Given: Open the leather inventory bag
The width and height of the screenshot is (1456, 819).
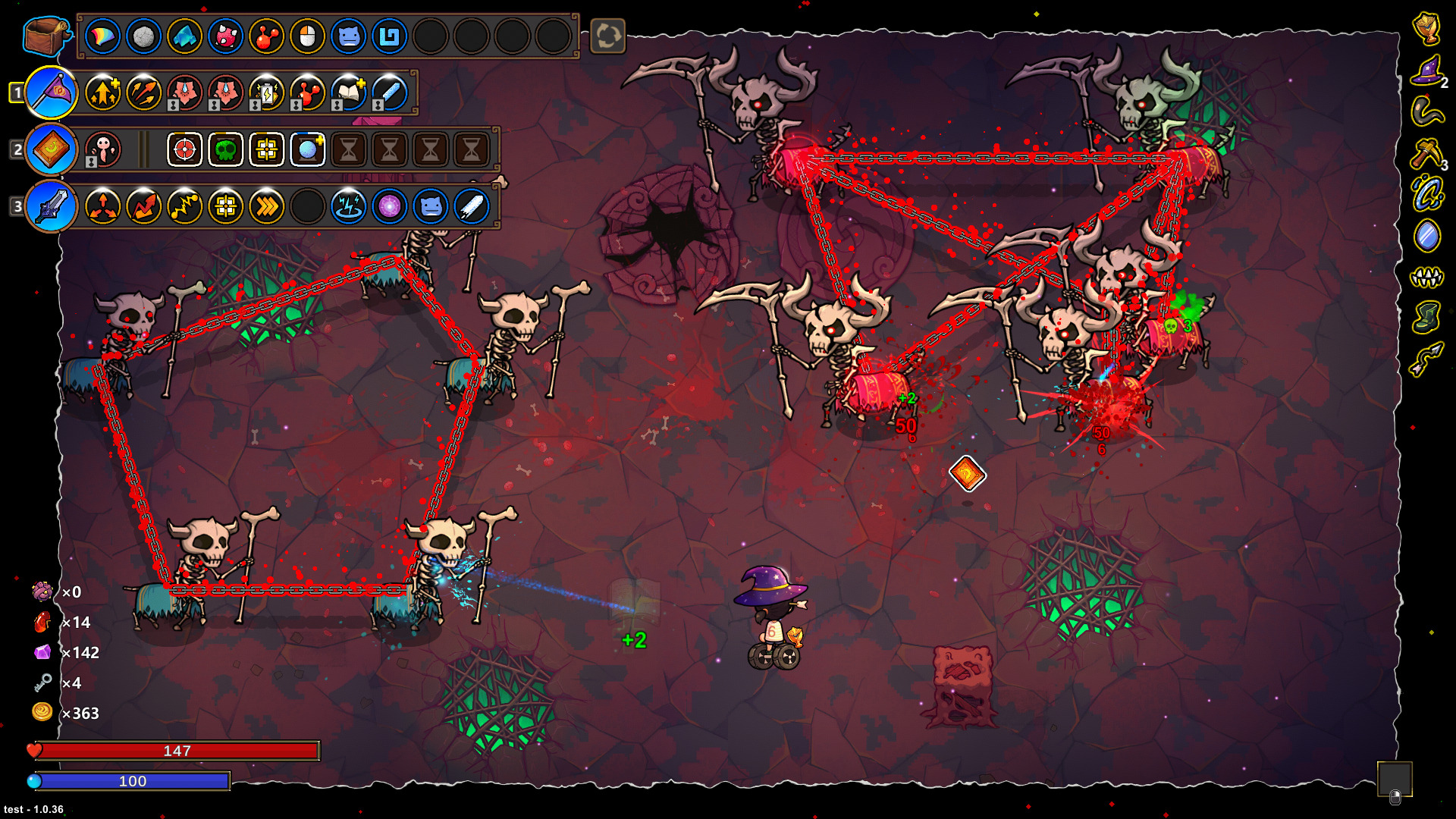Looking at the screenshot, I should tap(46, 36).
